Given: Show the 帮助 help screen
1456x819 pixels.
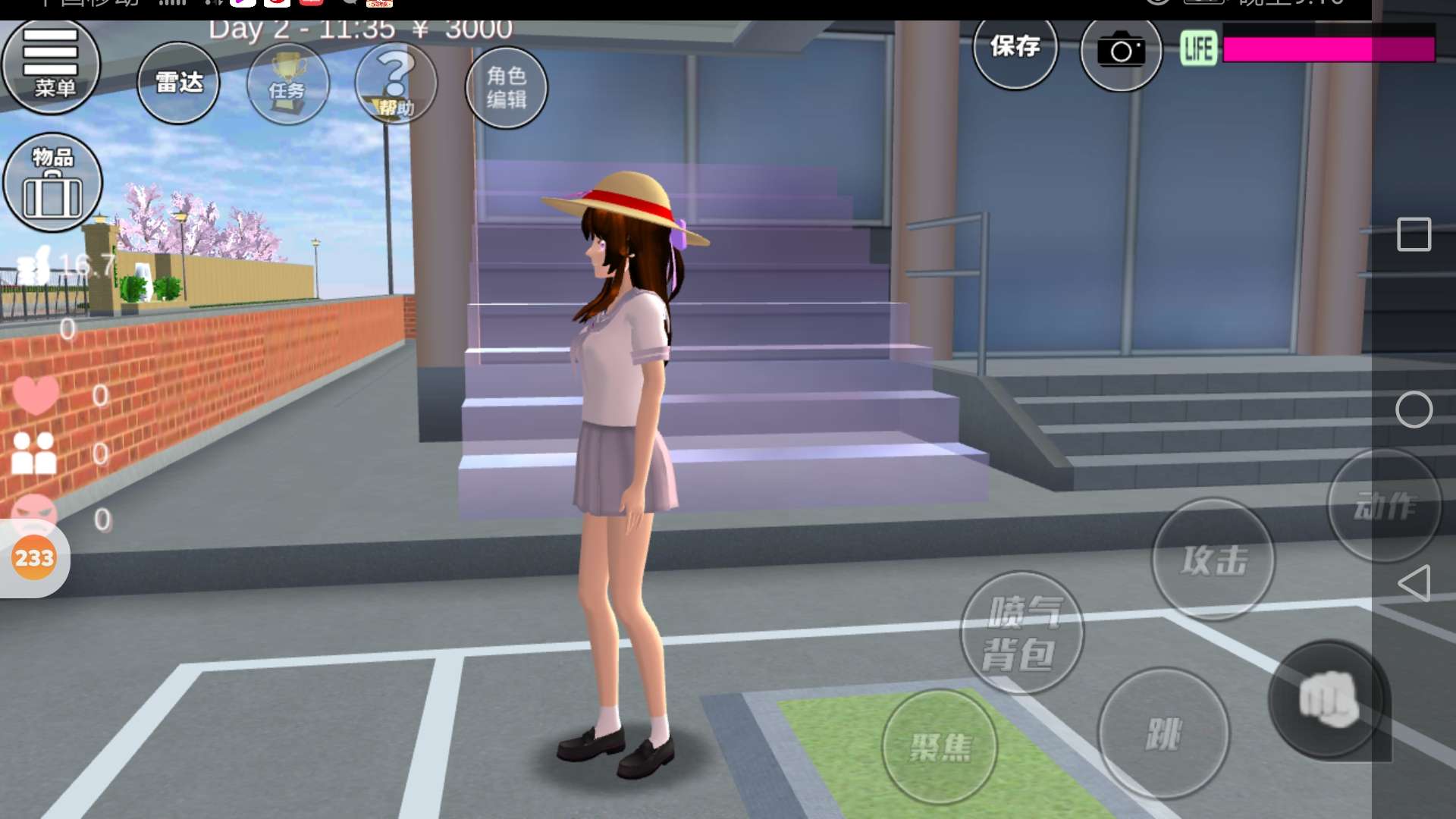Looking at the screenshot, I should pos(396,85).
